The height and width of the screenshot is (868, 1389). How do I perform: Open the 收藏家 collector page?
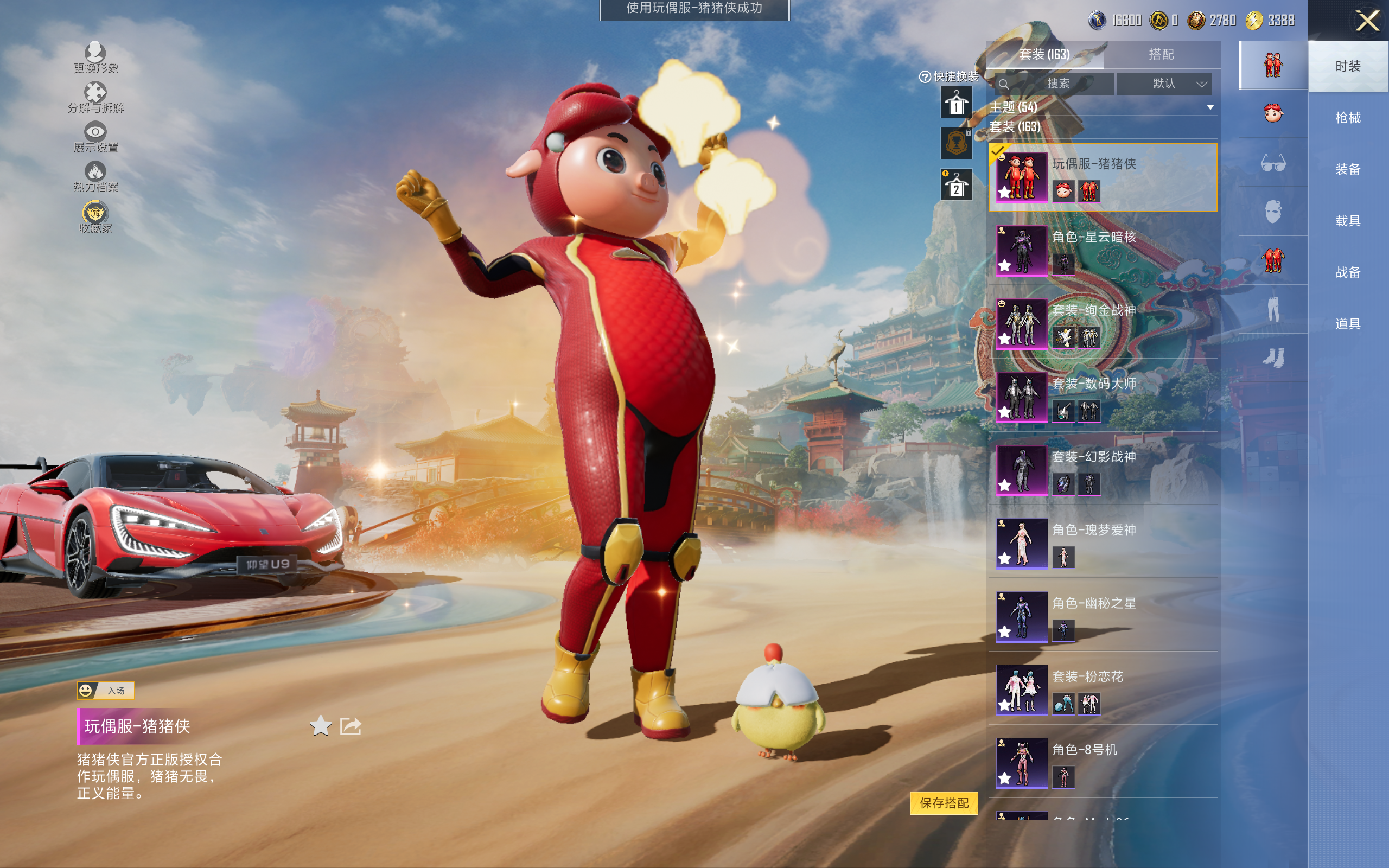click(95, 218)
